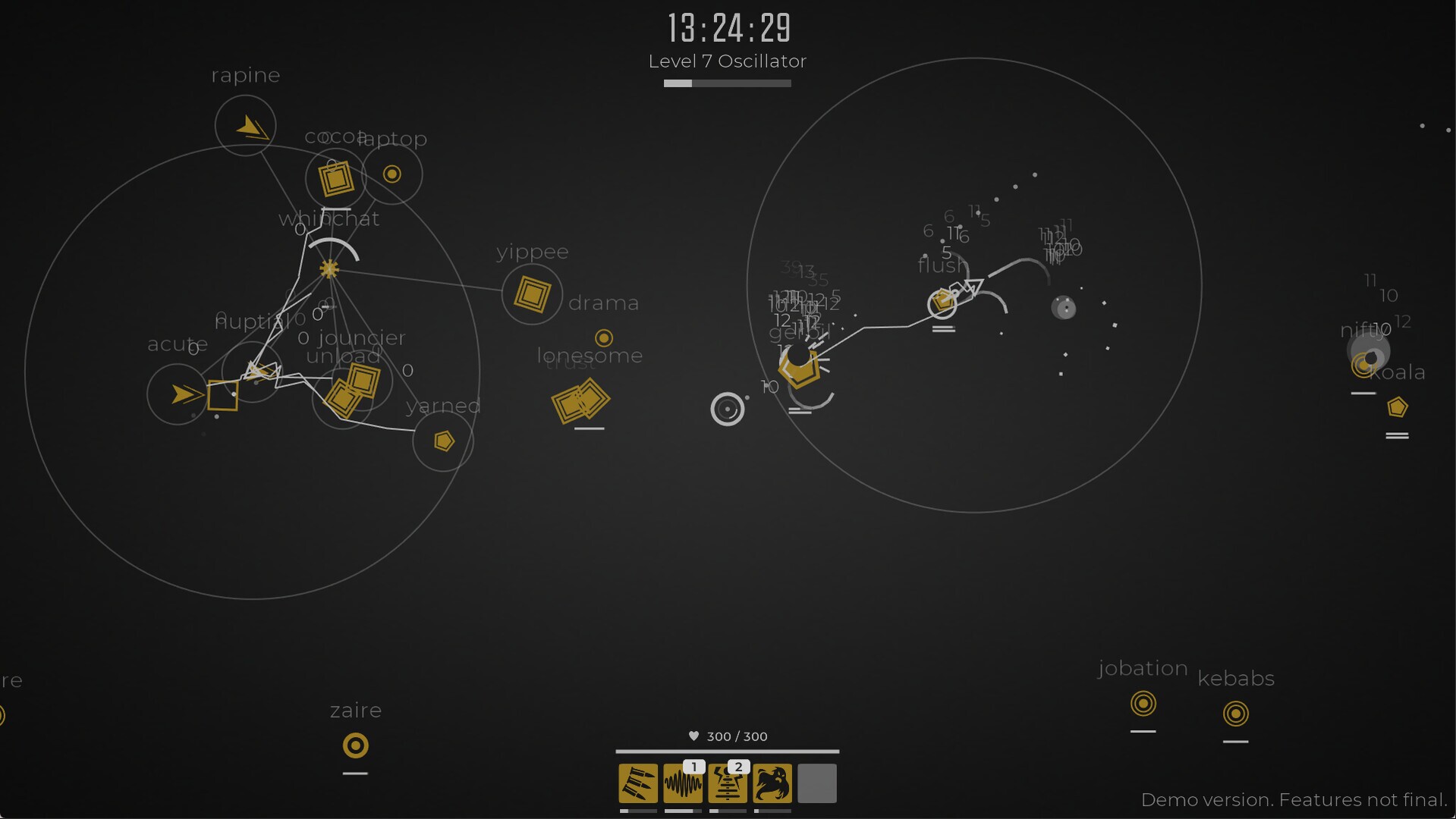Click the cocoa double-square node icon

pyautogui.click(x=335, y=180)
